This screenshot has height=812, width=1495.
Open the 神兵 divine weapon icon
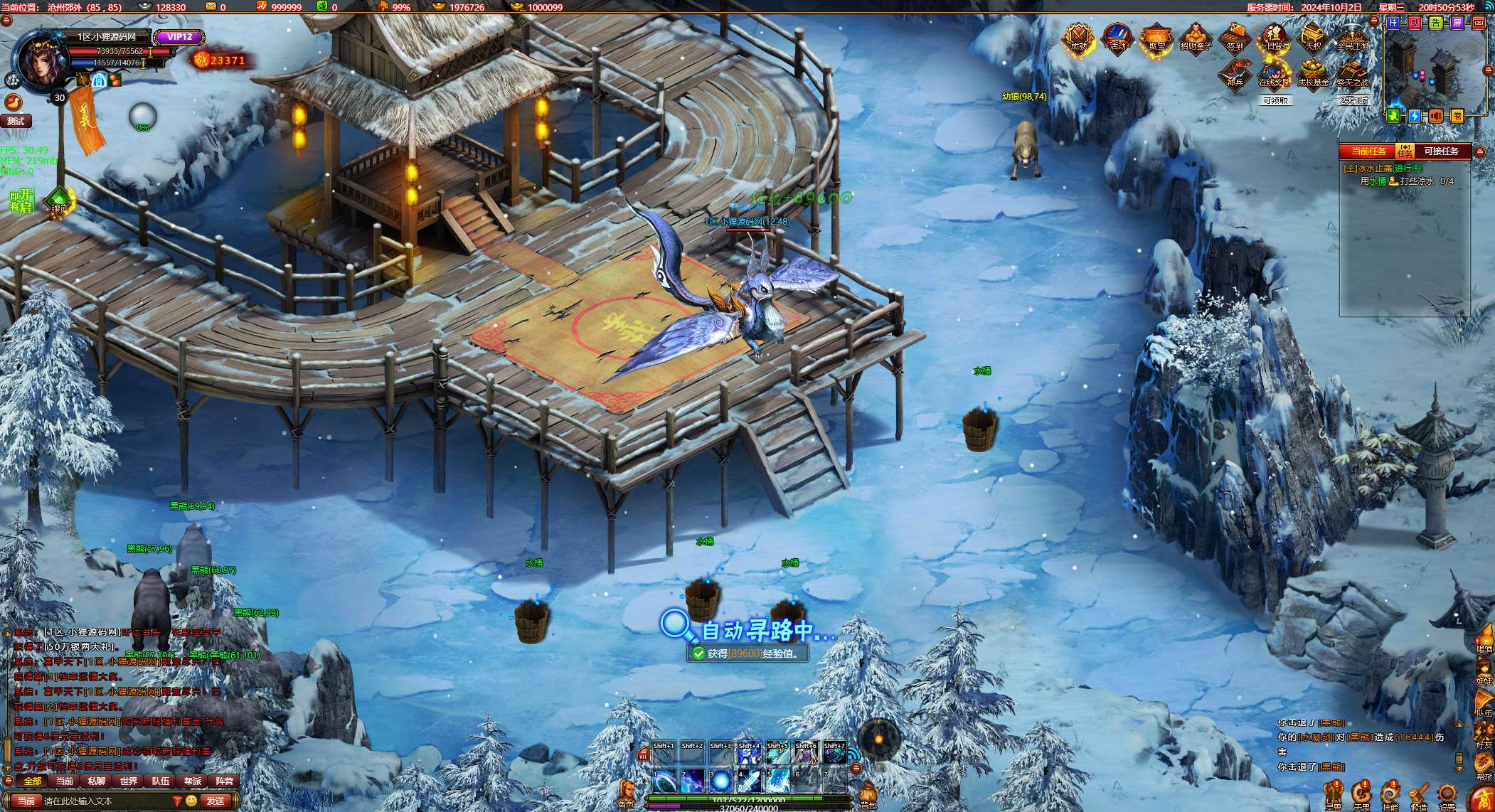point(1235,74)
